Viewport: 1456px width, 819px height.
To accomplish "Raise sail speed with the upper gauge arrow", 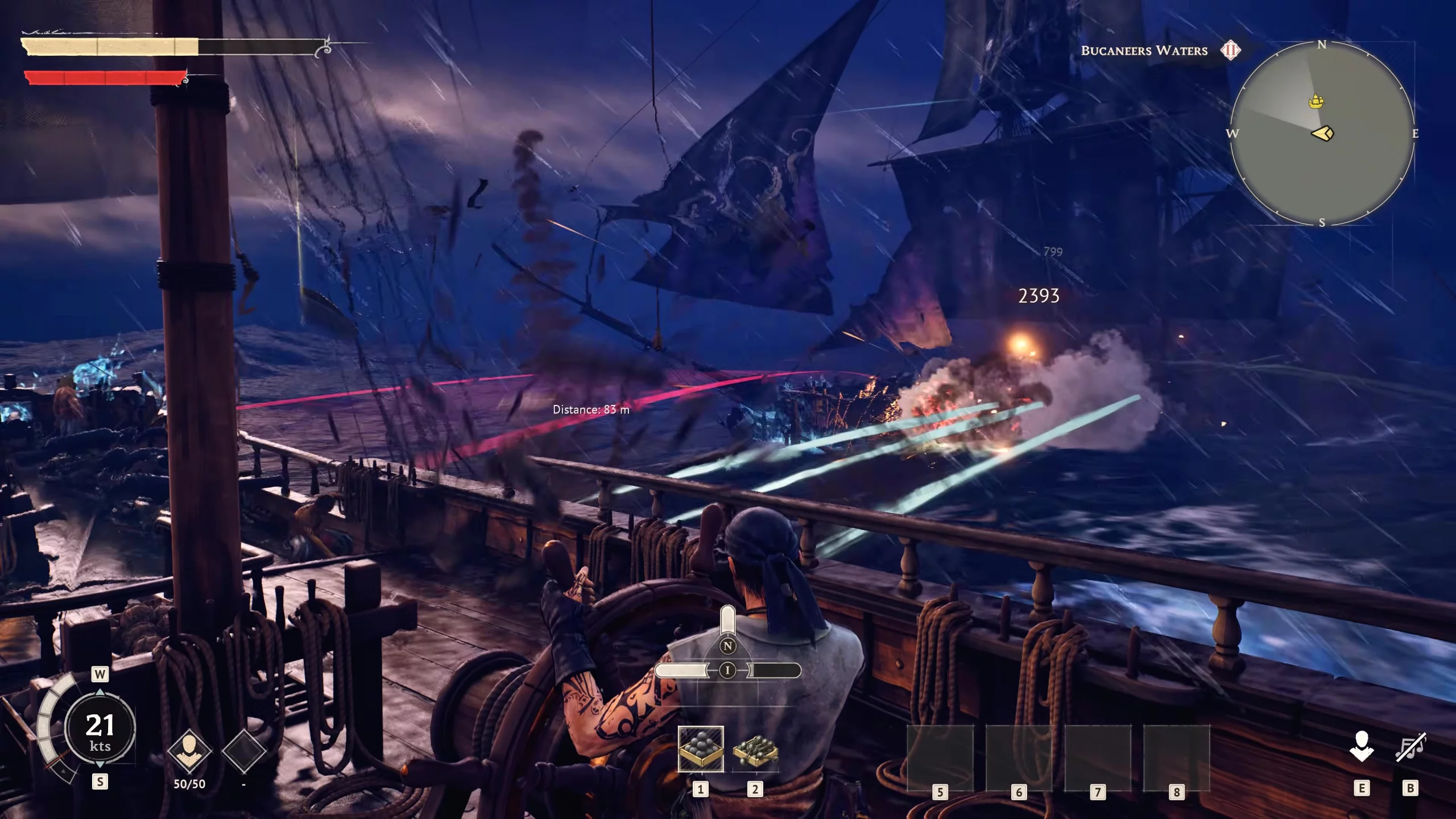I will [100, 693].
